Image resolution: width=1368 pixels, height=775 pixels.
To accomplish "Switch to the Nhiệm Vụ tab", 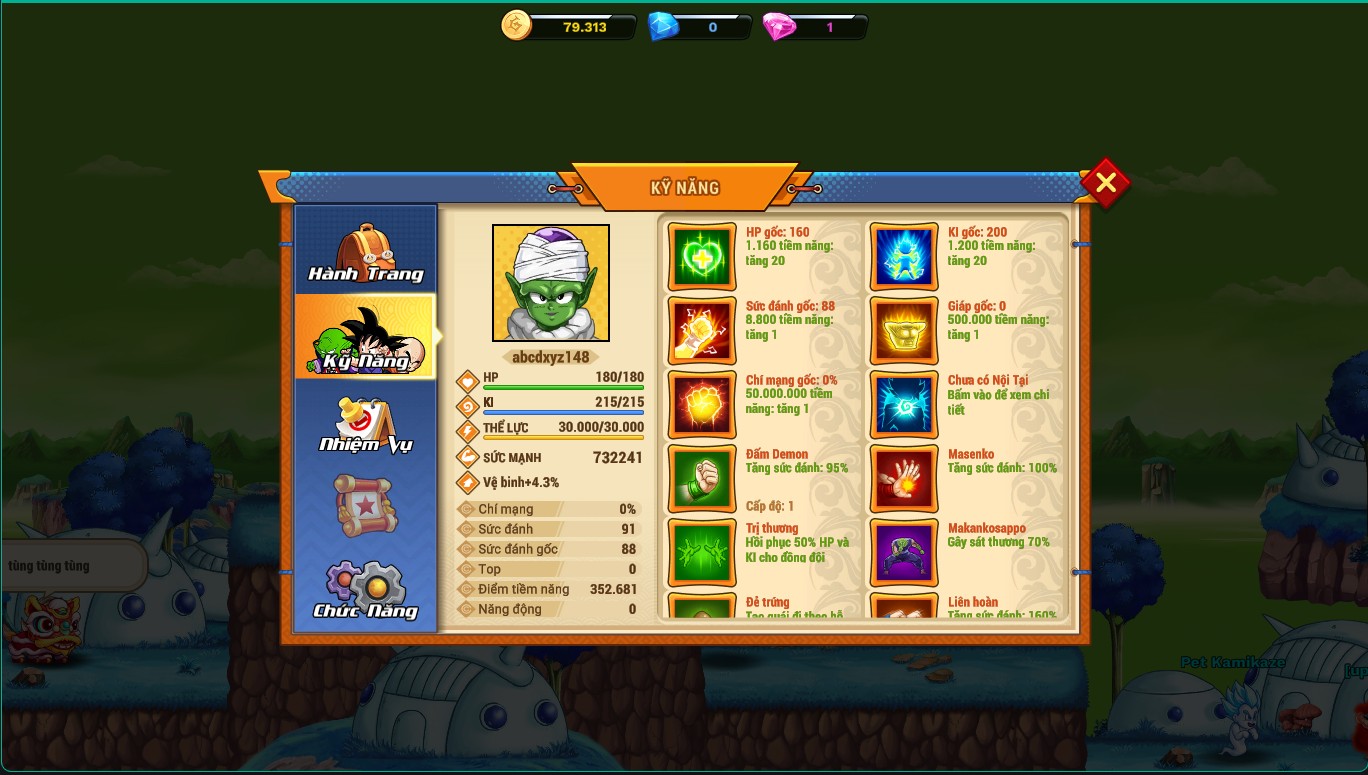I will click(366, 423).
